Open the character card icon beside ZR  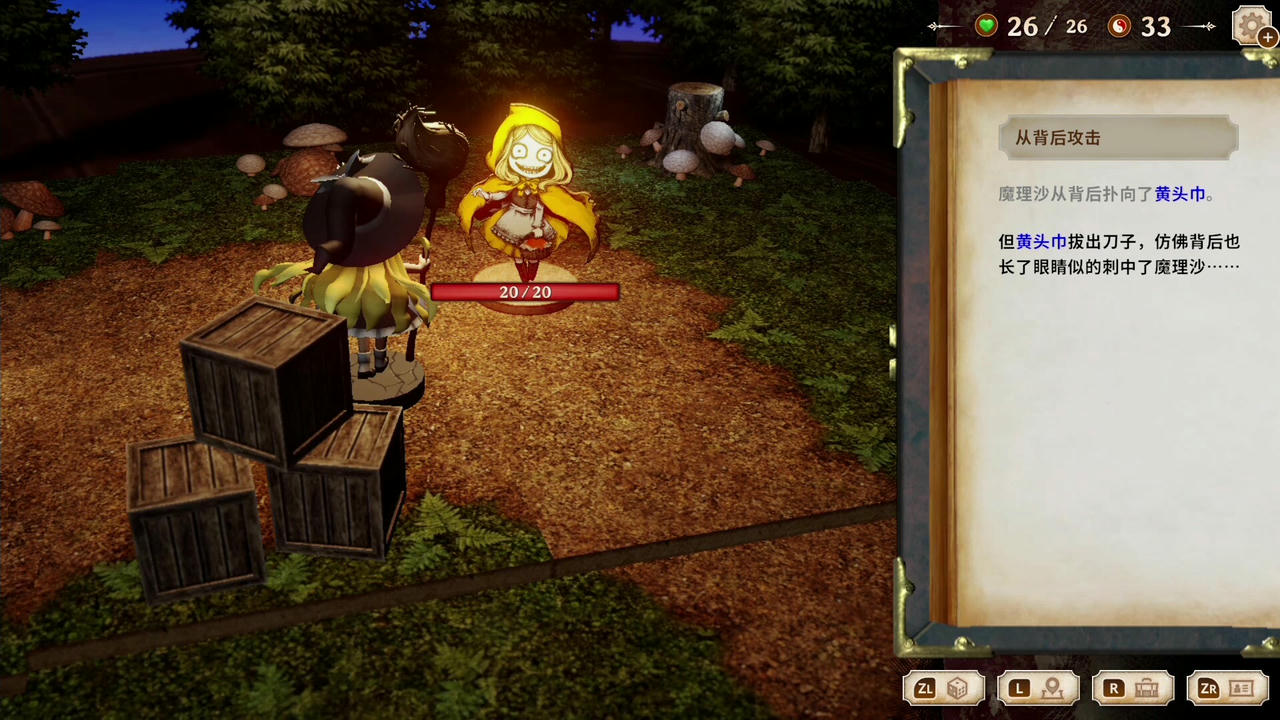tap(1240, 688)
